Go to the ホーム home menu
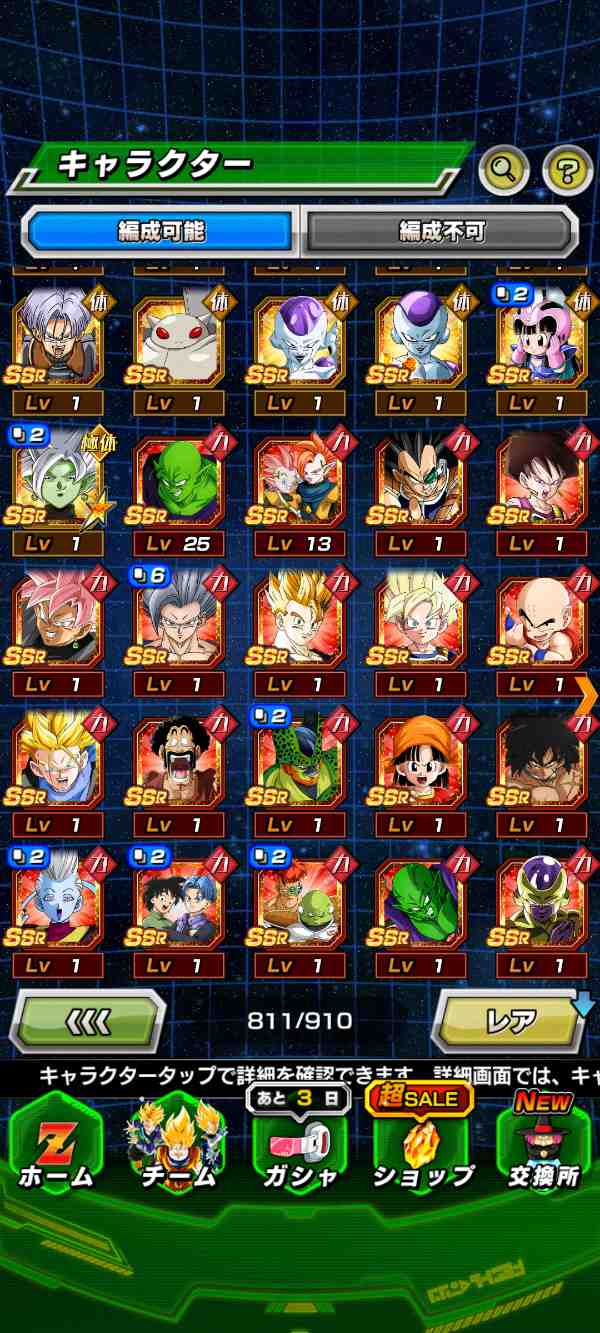The width and height of the screenshot is (600, 1333). [56, 1147]
